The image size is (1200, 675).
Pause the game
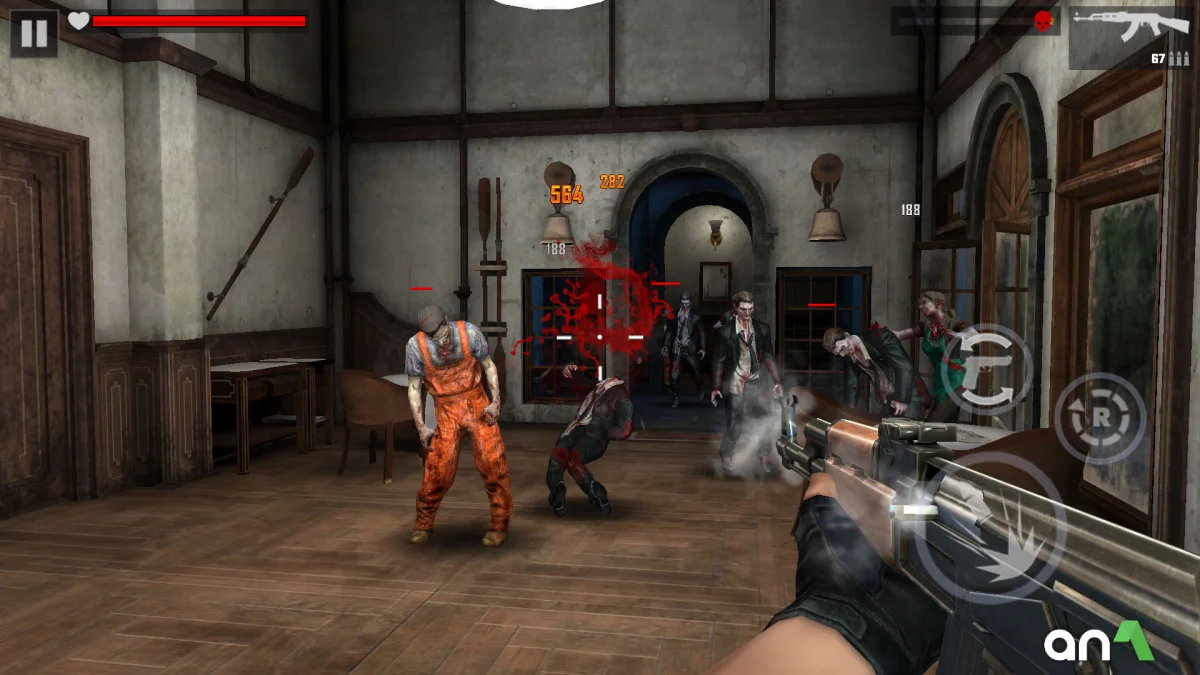click(34, 34)
